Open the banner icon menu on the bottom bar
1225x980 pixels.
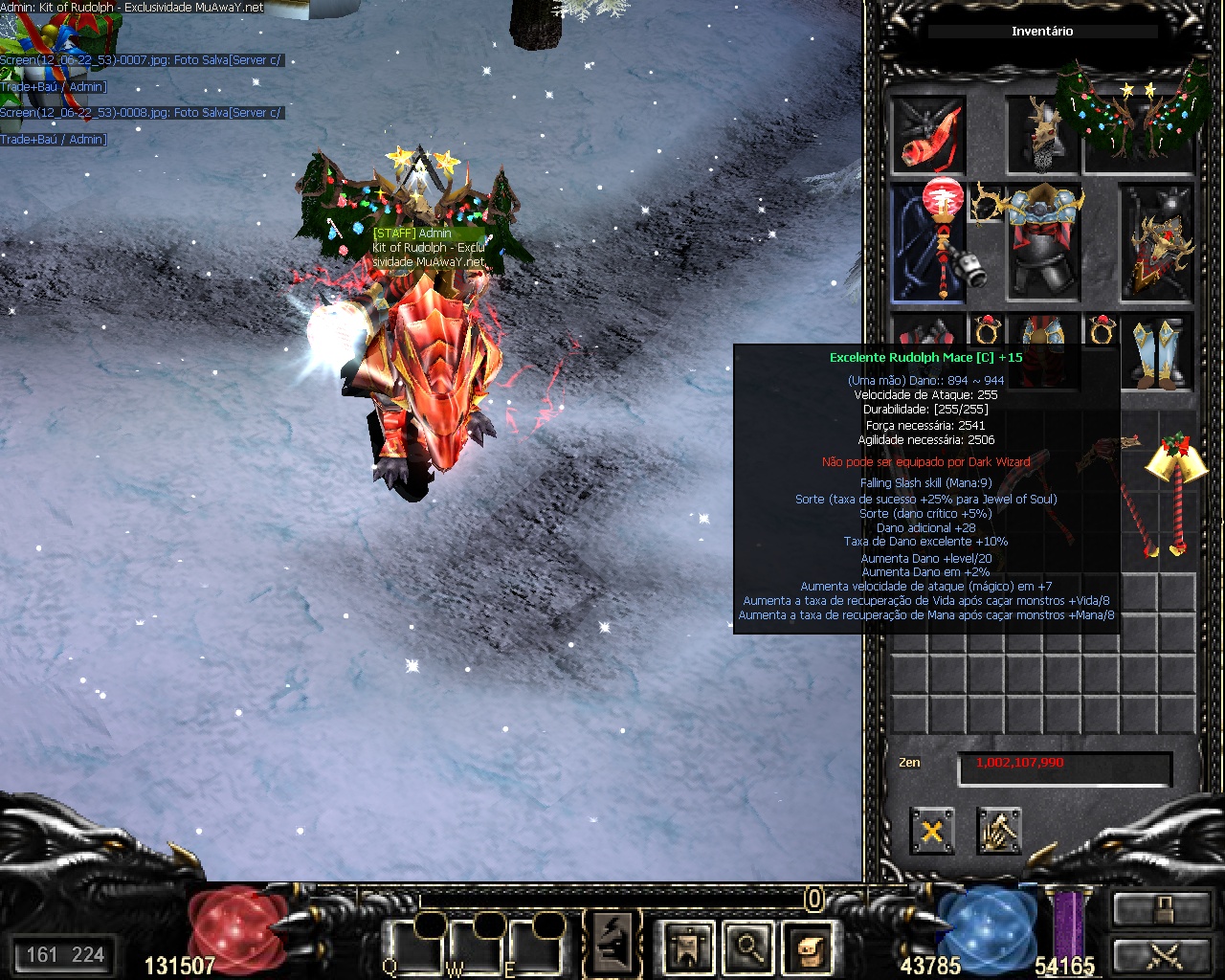688,947
